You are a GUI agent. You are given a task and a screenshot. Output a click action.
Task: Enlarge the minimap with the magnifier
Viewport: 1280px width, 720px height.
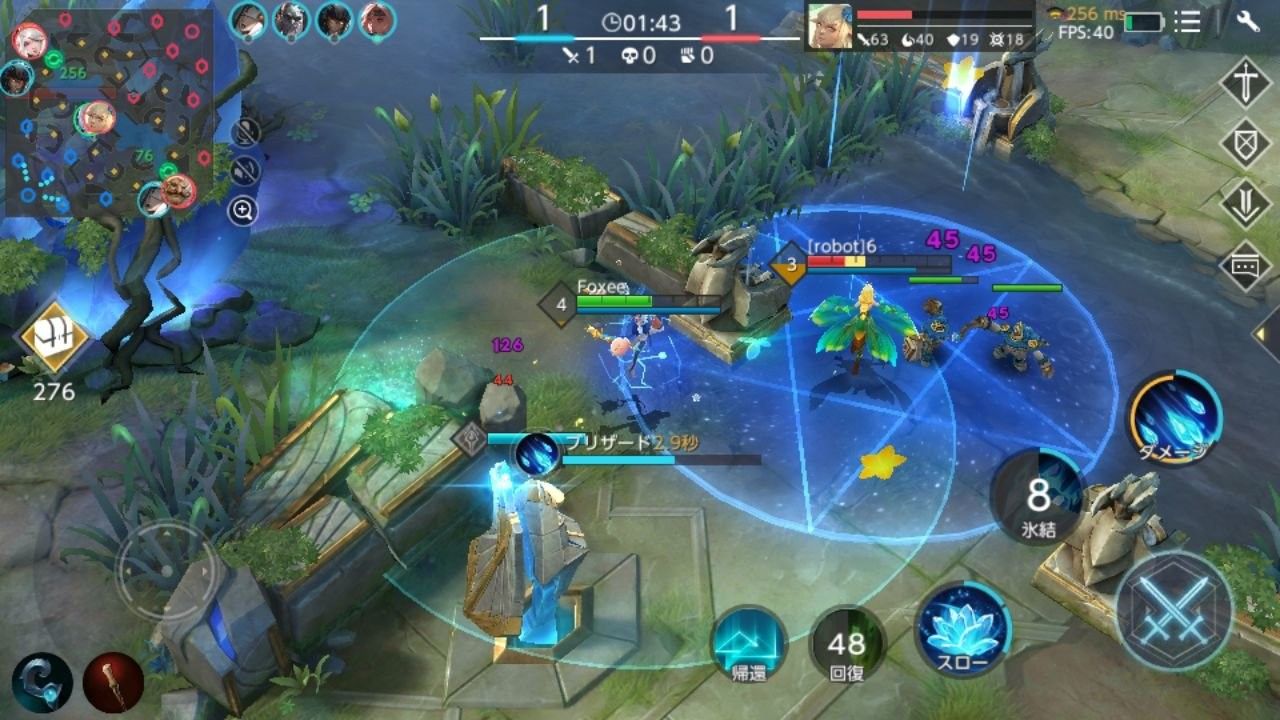(243, 210)
